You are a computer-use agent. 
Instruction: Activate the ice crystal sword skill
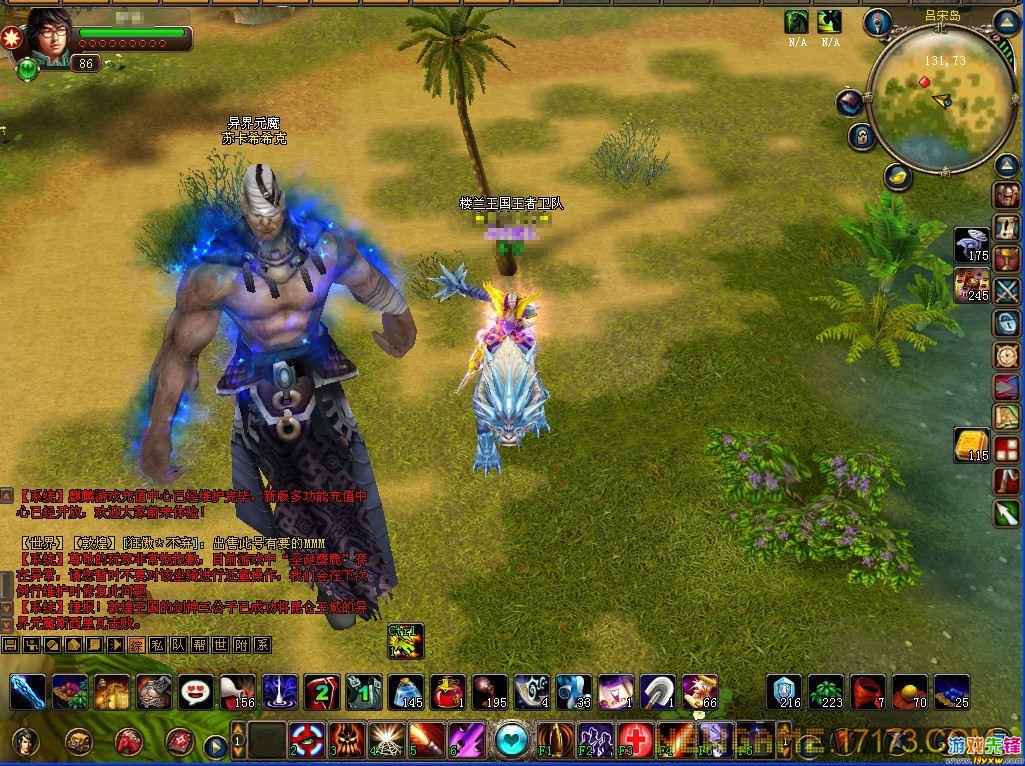click(27, 691)
